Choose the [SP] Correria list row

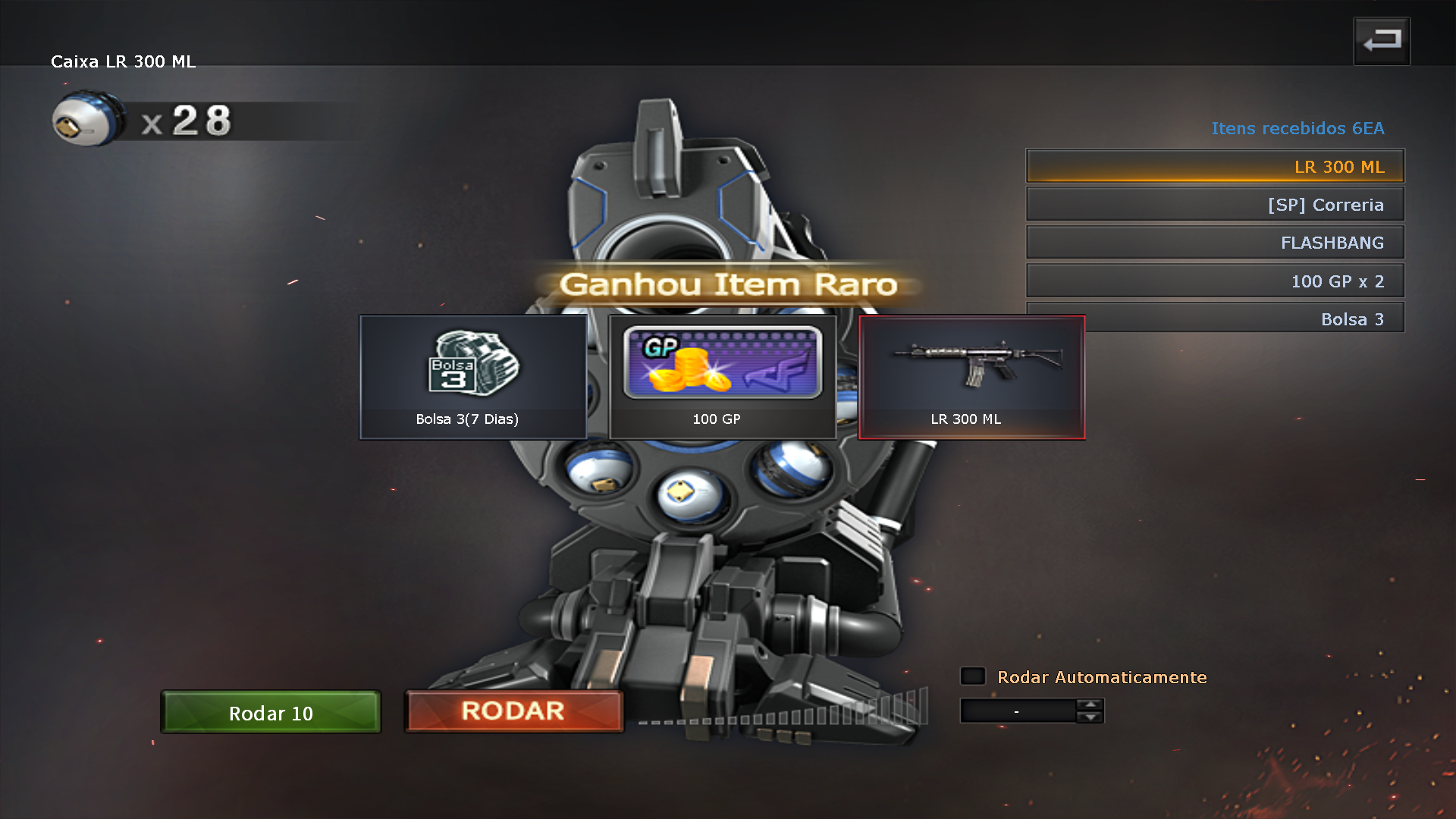tap(1214, 204)
